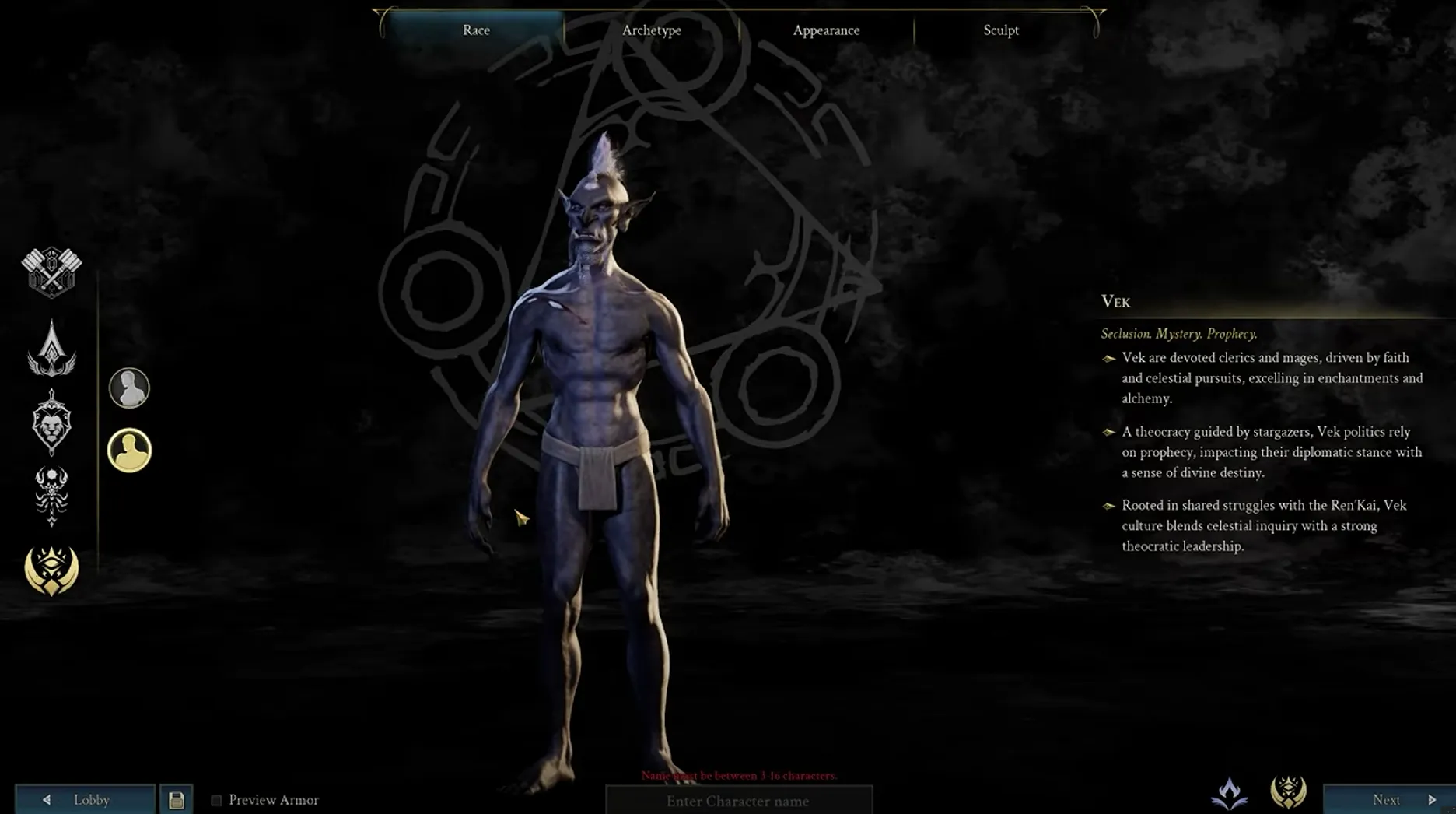This screenshot has height=814, width=1456.
Task: Return to the Lobby
Action: (x=86, y=799)
